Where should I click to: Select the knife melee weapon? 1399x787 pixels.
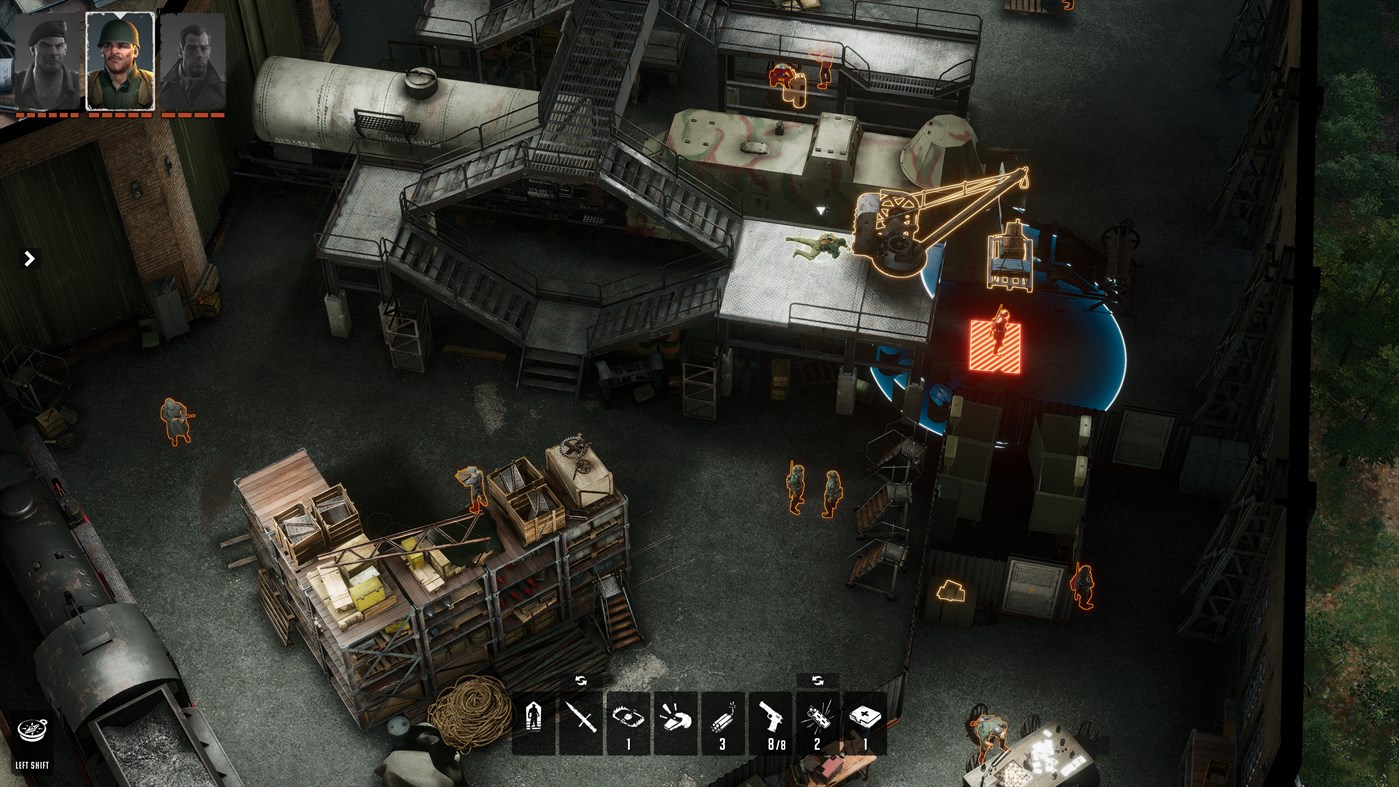click(x=580, y=718)
